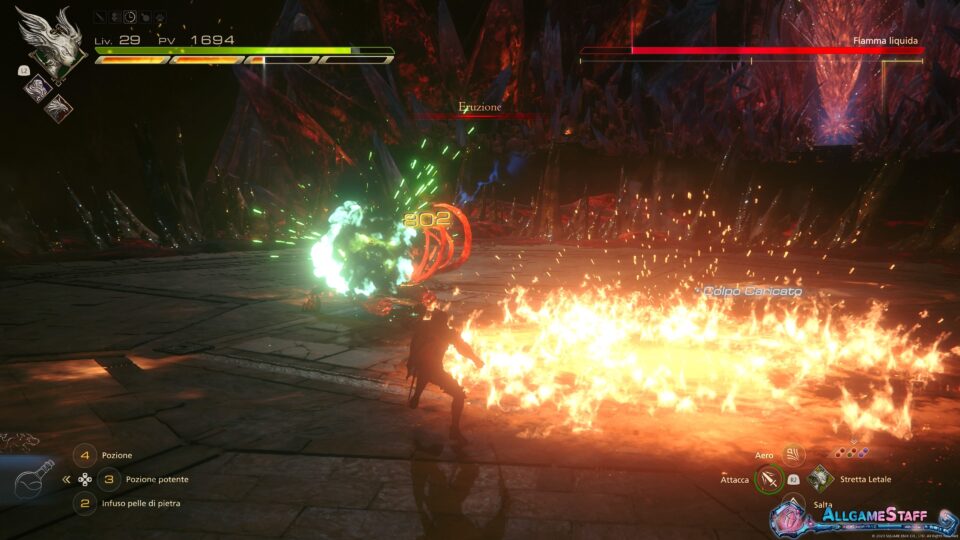Image resolution: width=960 pixels, height=540 pixels.
Task: Switch to the red-brown eikon portrait
Action: 57,105
